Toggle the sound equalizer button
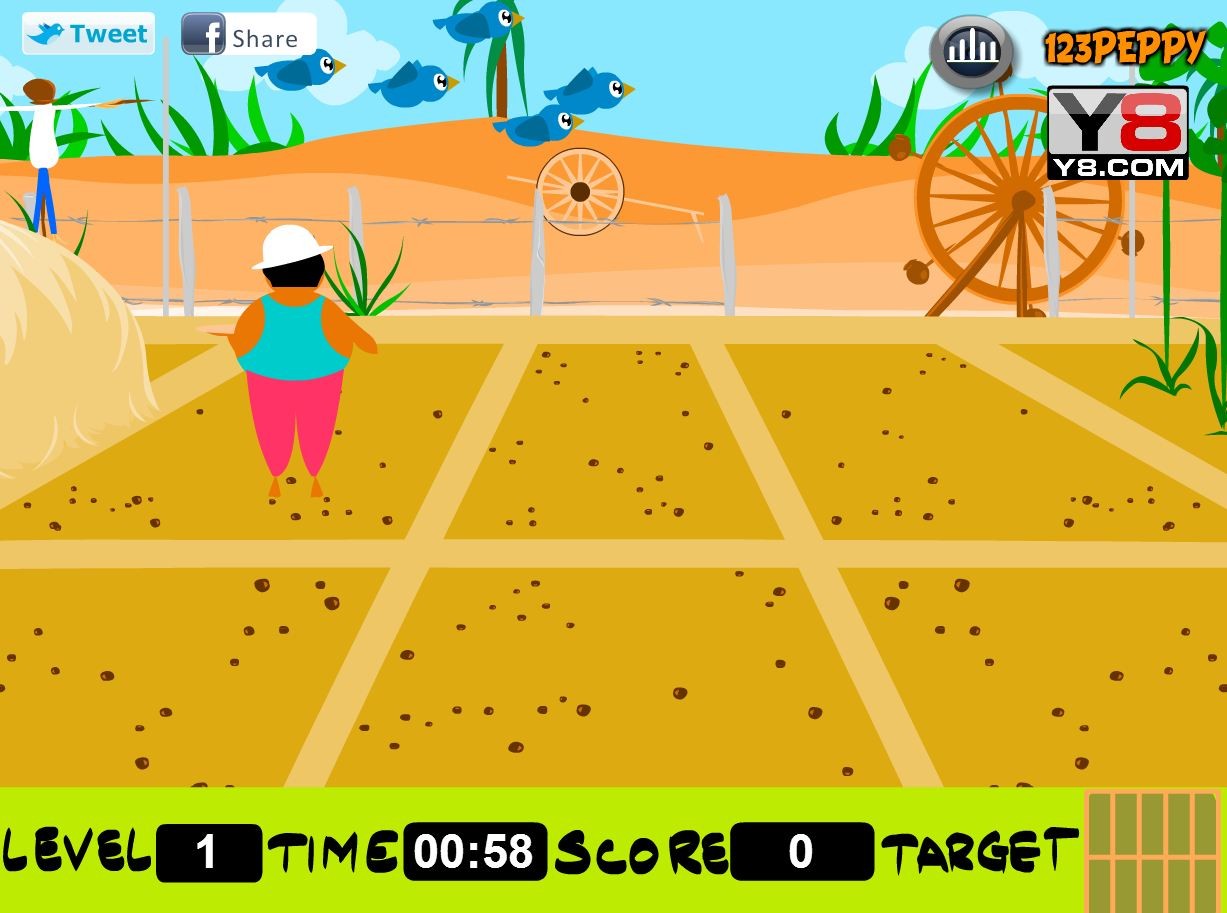The image size is (1227, 913). click(x=971, y=50)
